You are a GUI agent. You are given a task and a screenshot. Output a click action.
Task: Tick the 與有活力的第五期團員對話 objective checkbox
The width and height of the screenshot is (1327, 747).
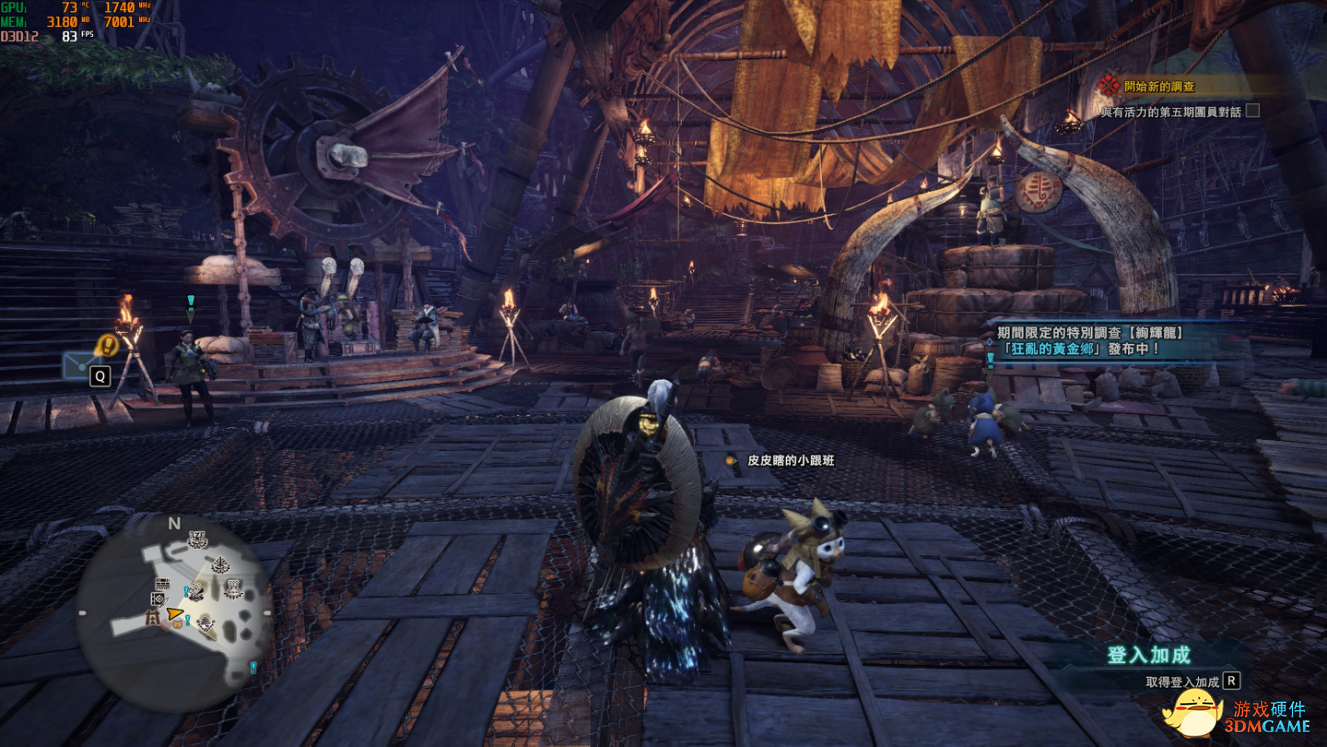(x=1252, y=111)
